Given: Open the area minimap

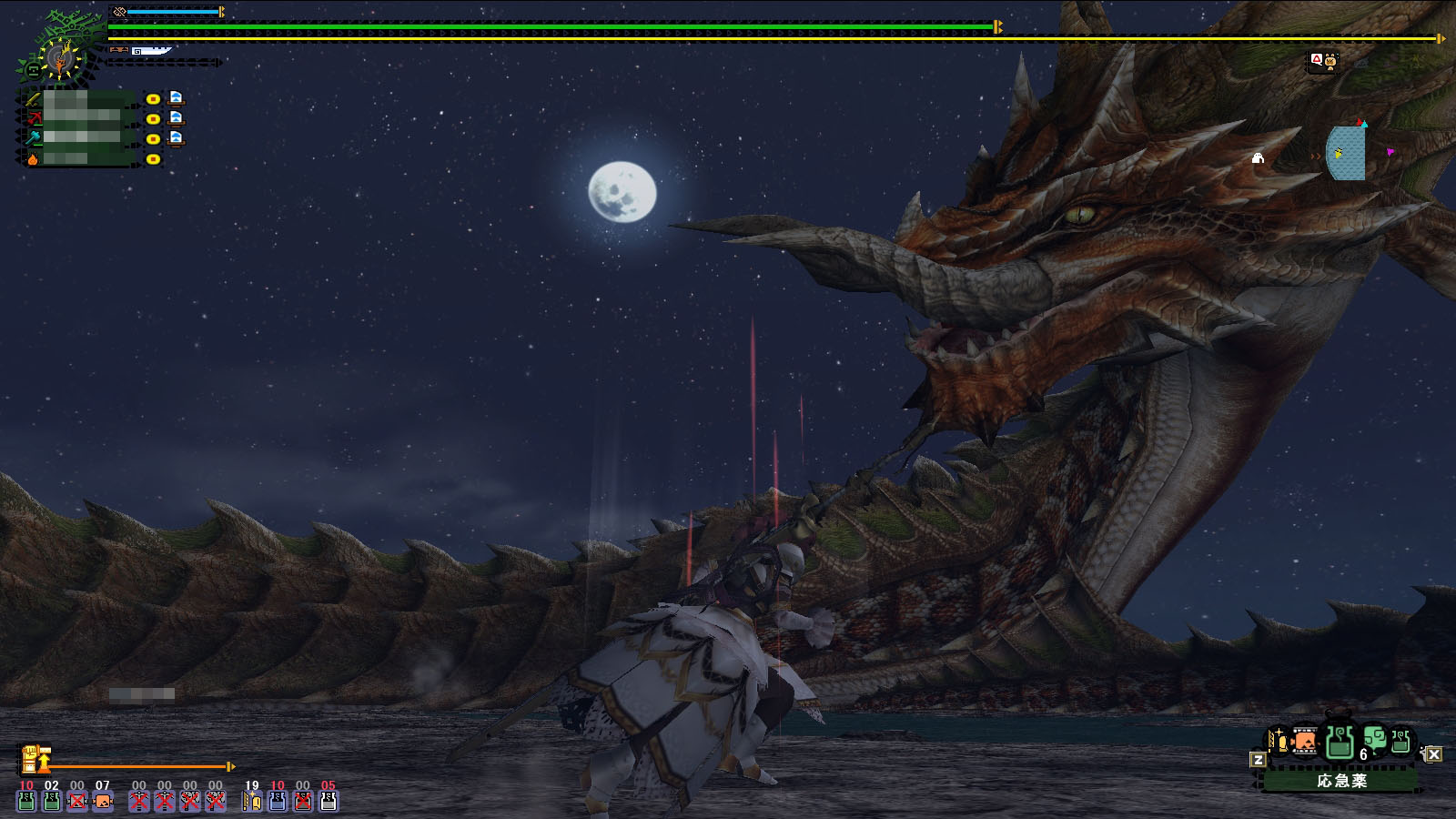Looking at the screenshot, I should pos(1346,153).
